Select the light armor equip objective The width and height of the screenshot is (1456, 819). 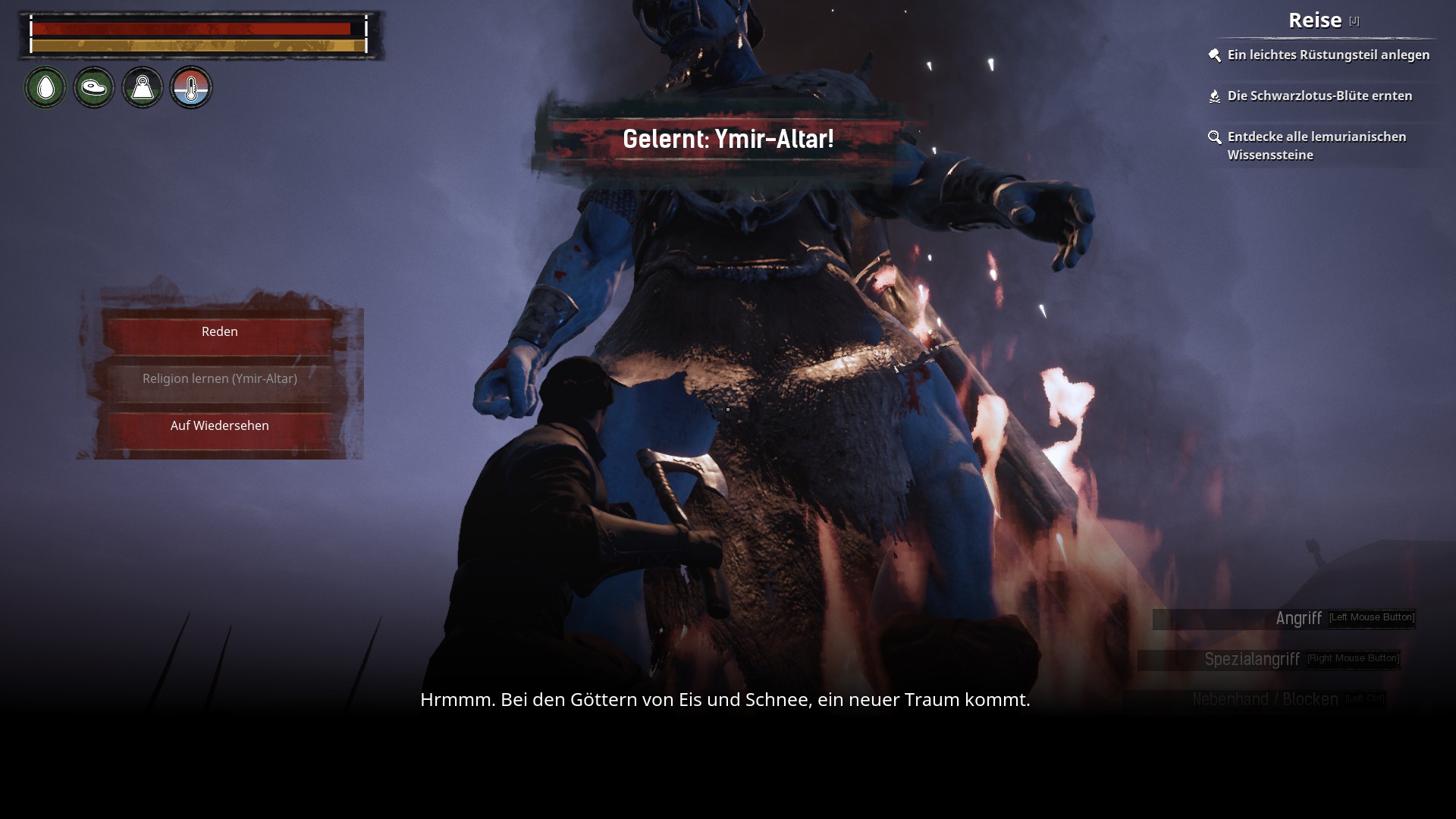click(x=1328, y=55)
